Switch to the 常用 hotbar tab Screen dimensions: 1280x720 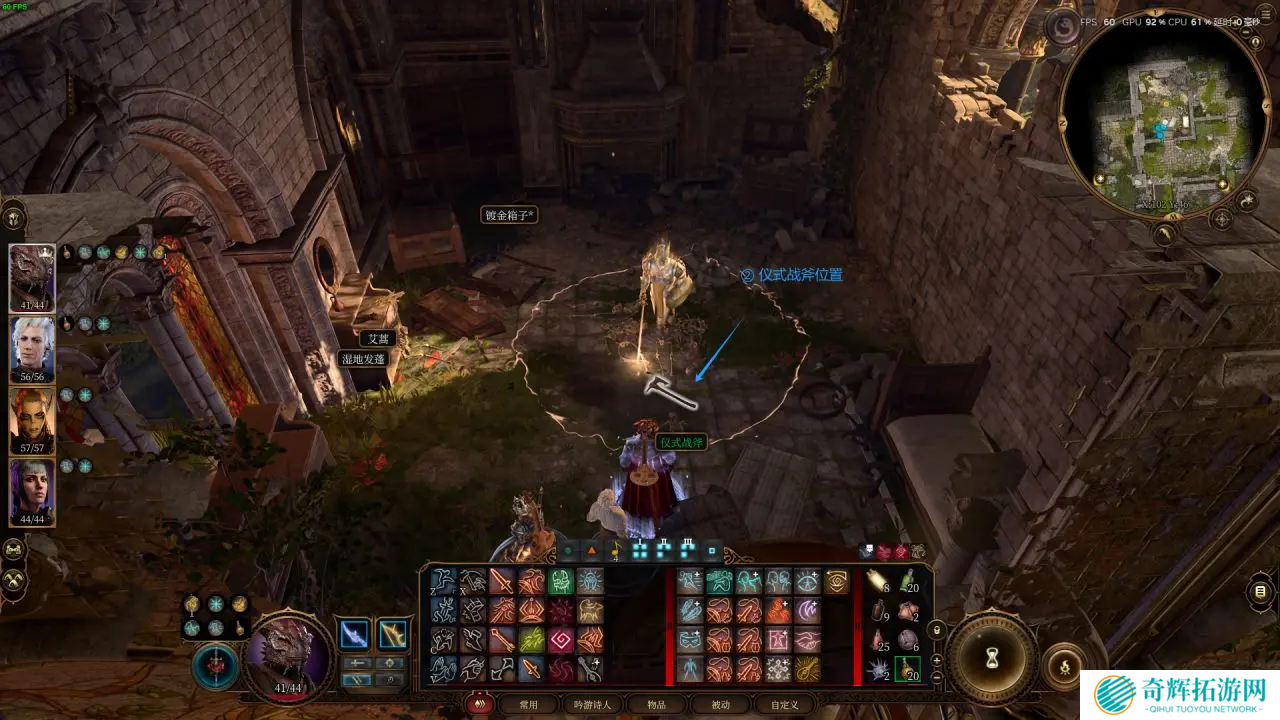pos(528,704)
